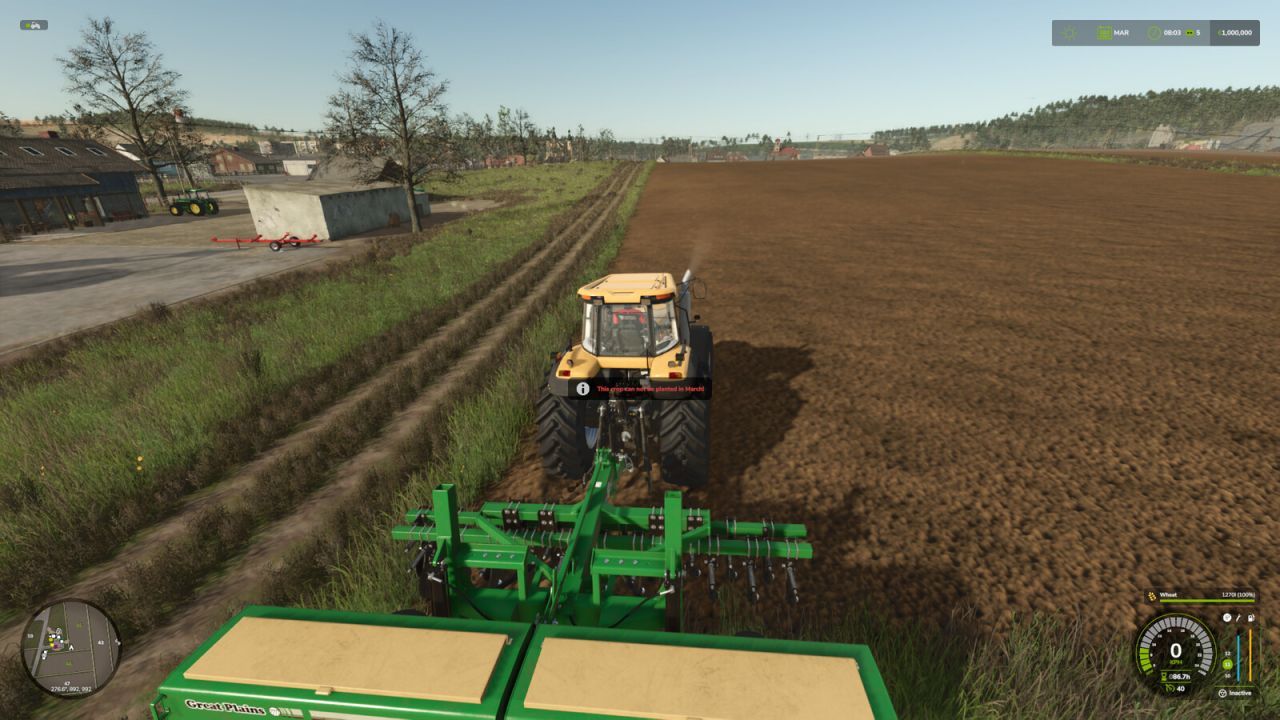This screenshot has width=1280, height=720.
Task: Click the handbrake lock icon in the vehicle HUD
Action: (1251, 618)
